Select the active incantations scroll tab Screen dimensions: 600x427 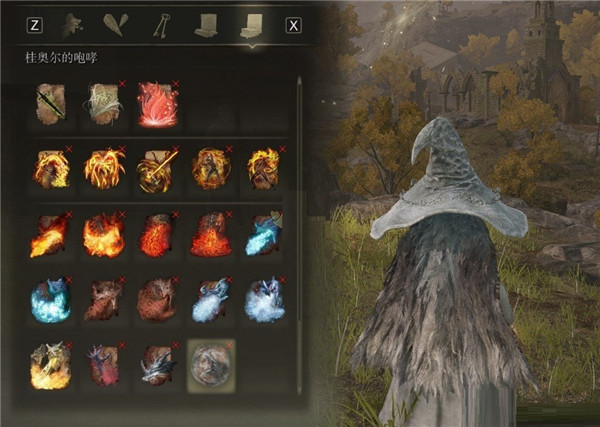tap(248, 25)
